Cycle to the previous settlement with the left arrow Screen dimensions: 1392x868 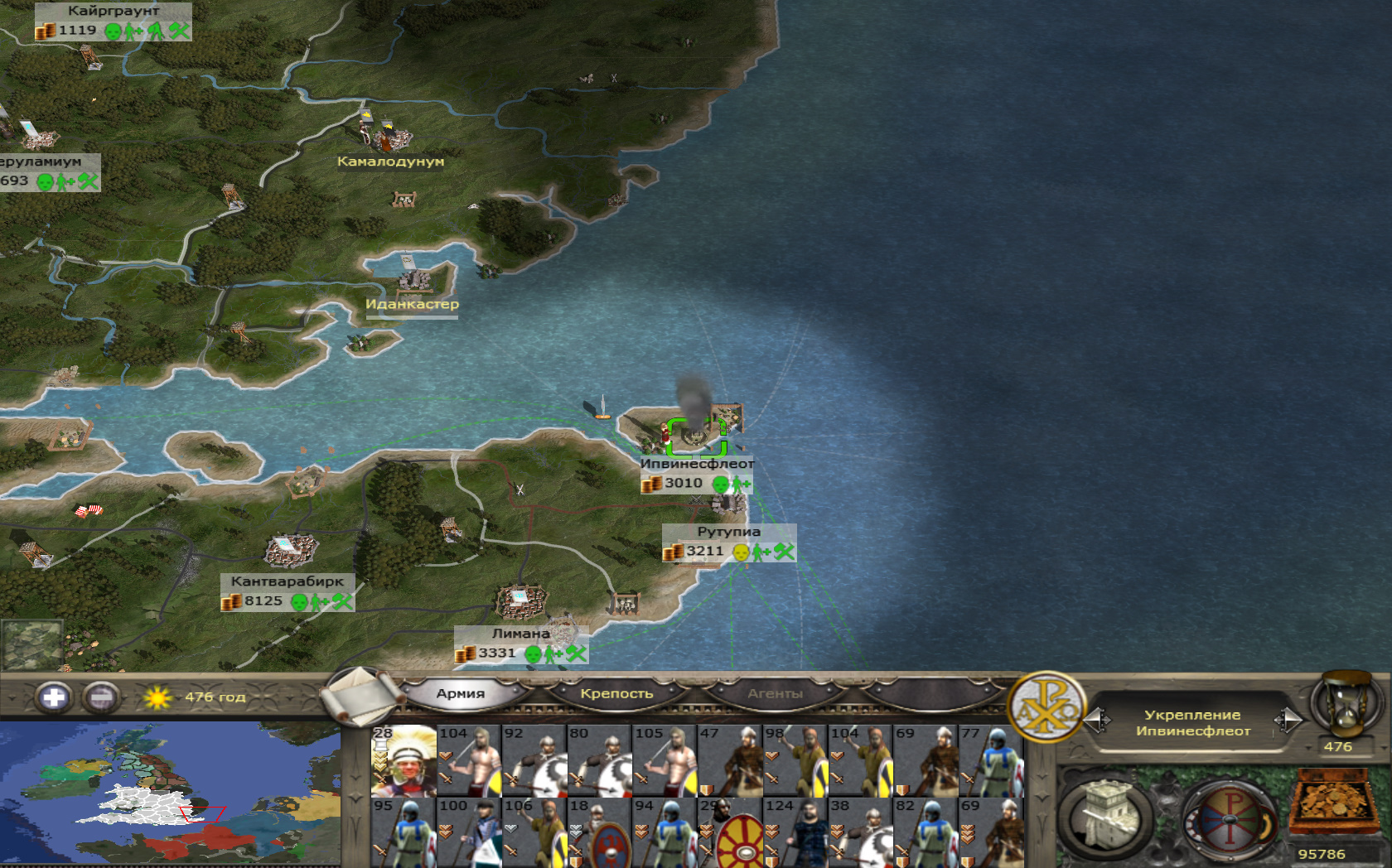click(1097, 721)
